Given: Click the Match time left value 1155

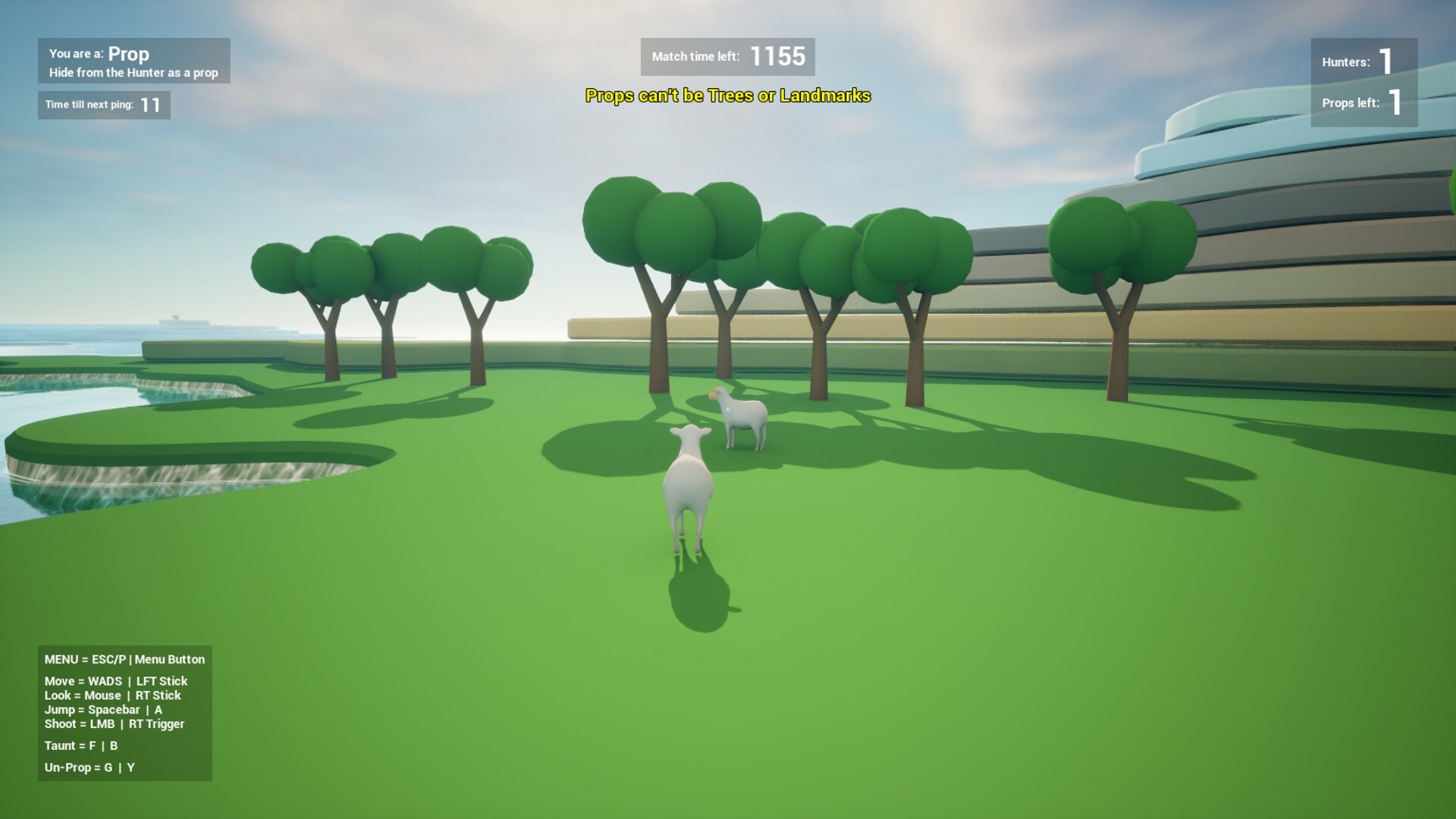Looking at the screenshot, I should pos(777,55).
